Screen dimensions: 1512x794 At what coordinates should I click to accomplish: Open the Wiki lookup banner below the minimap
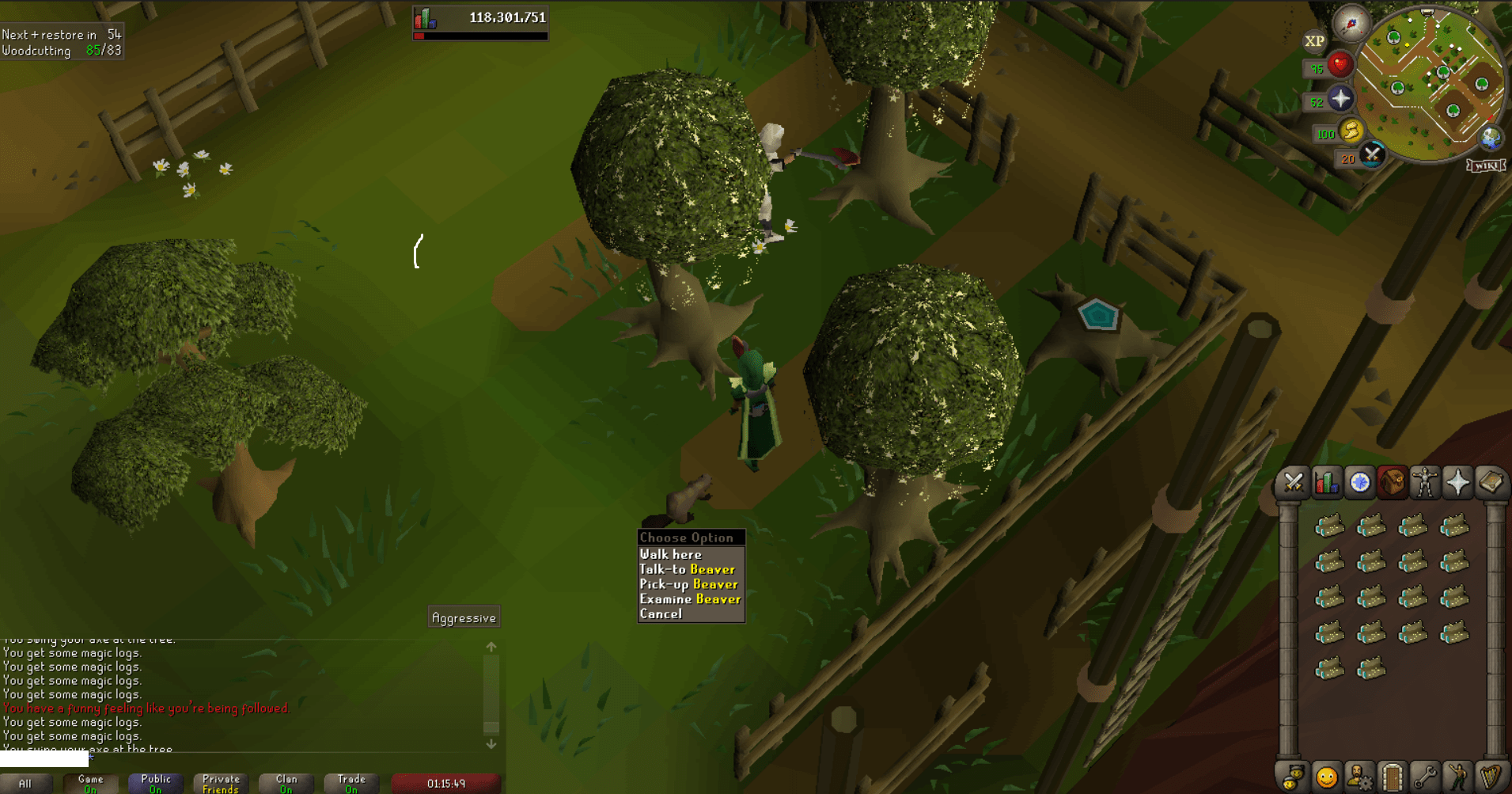[1484, 167]
